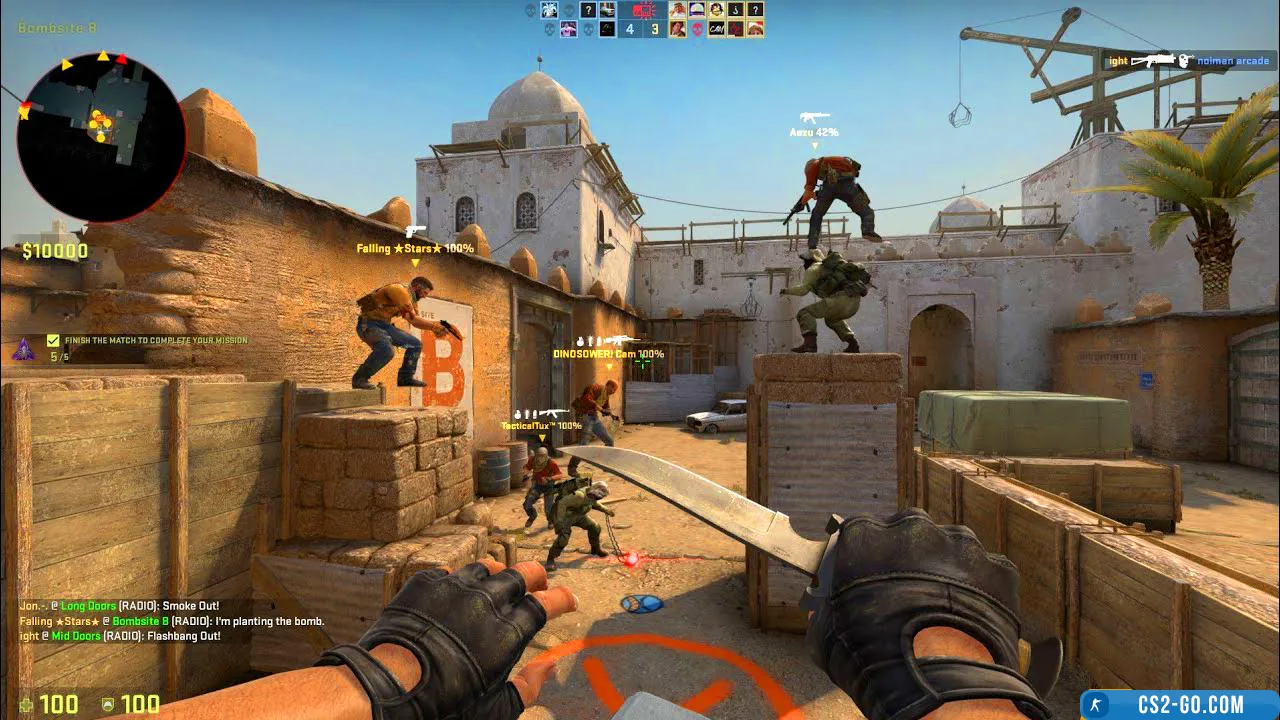Select the pink-shirt player avatar

click(568, 29)
